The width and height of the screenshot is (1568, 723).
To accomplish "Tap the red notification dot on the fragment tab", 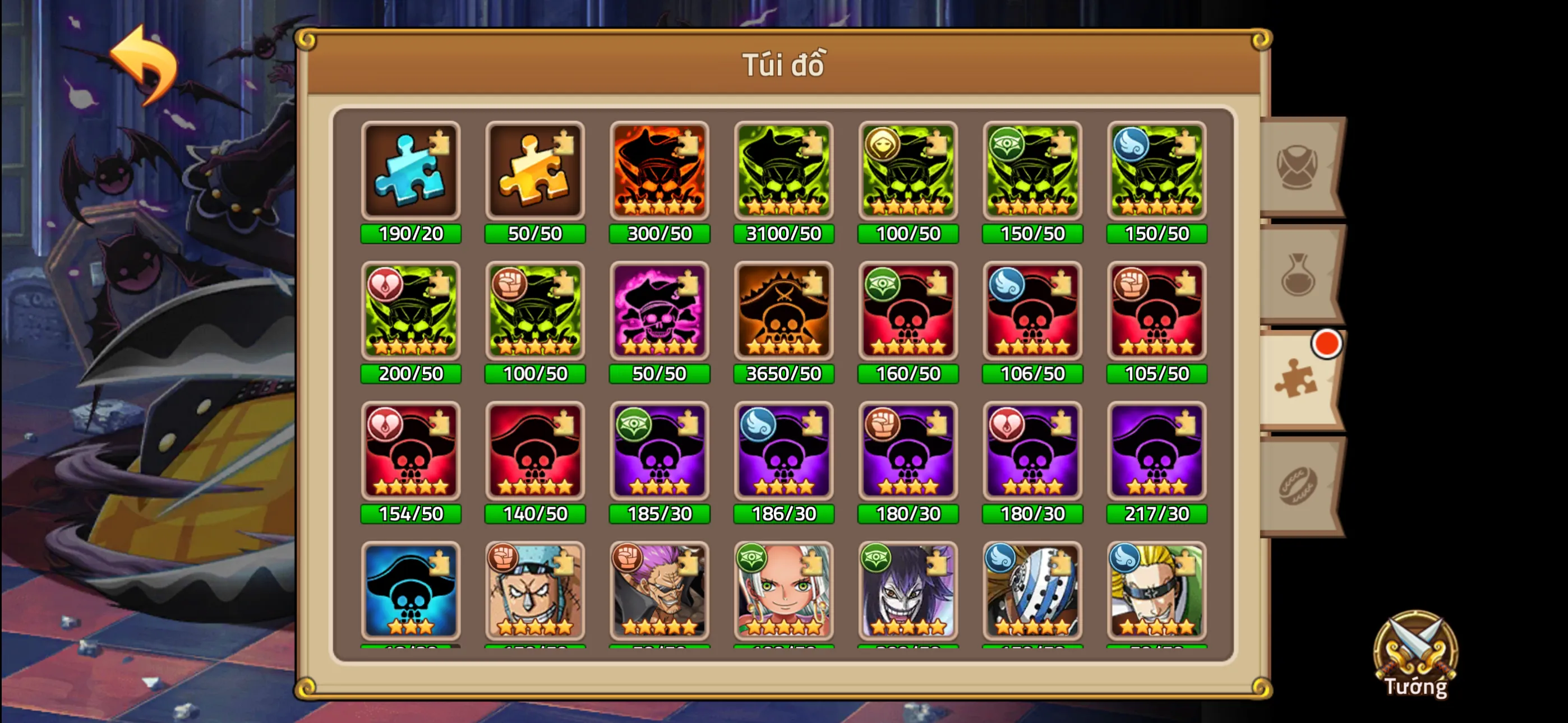I will pos(1329,344).
